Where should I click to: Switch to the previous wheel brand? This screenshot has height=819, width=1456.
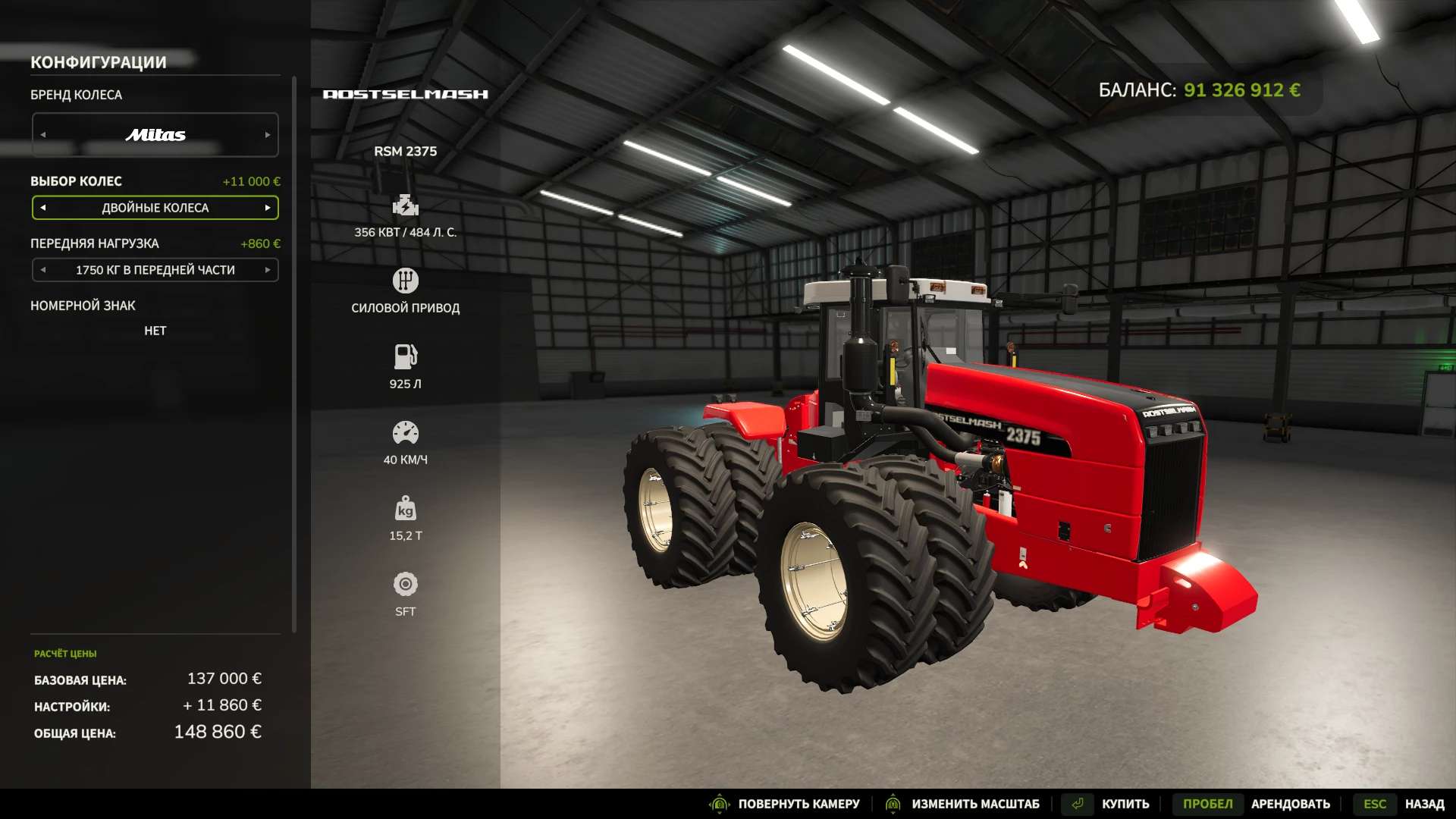click(43, 135)
